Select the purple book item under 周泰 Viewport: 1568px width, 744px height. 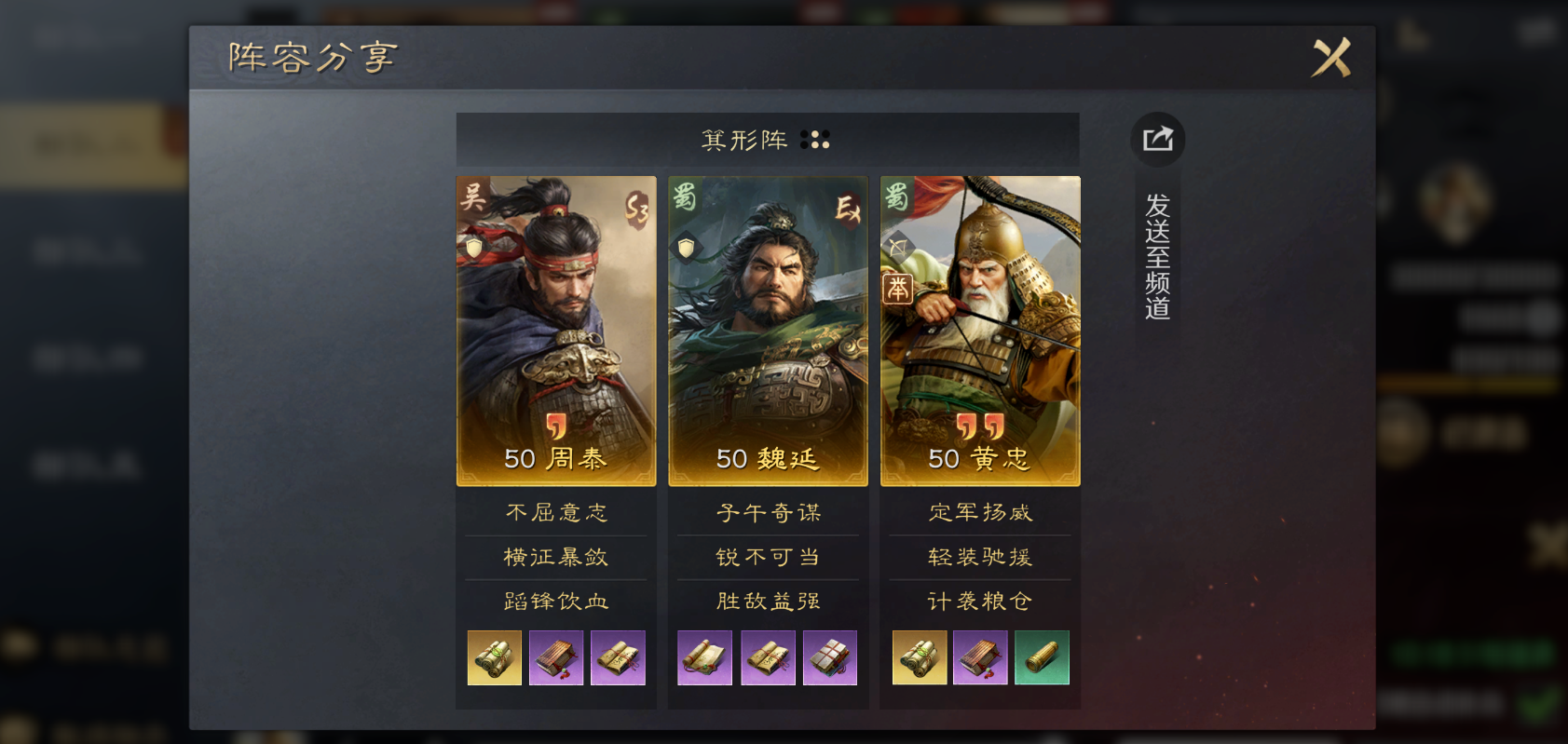(x=556, y=657)
